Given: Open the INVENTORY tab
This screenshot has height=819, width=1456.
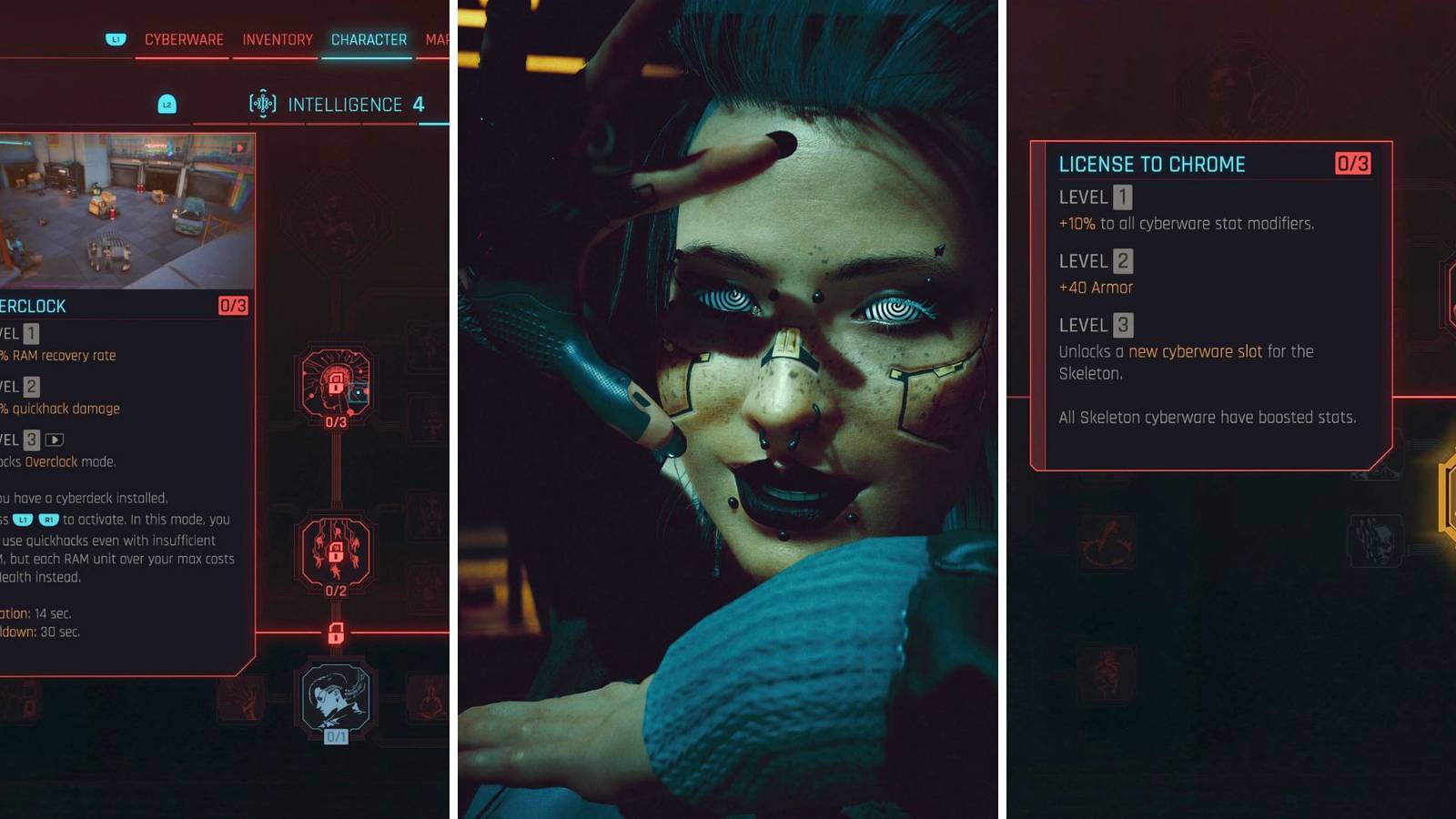Looking at the screenshot, I should click(x=276, y=39).
